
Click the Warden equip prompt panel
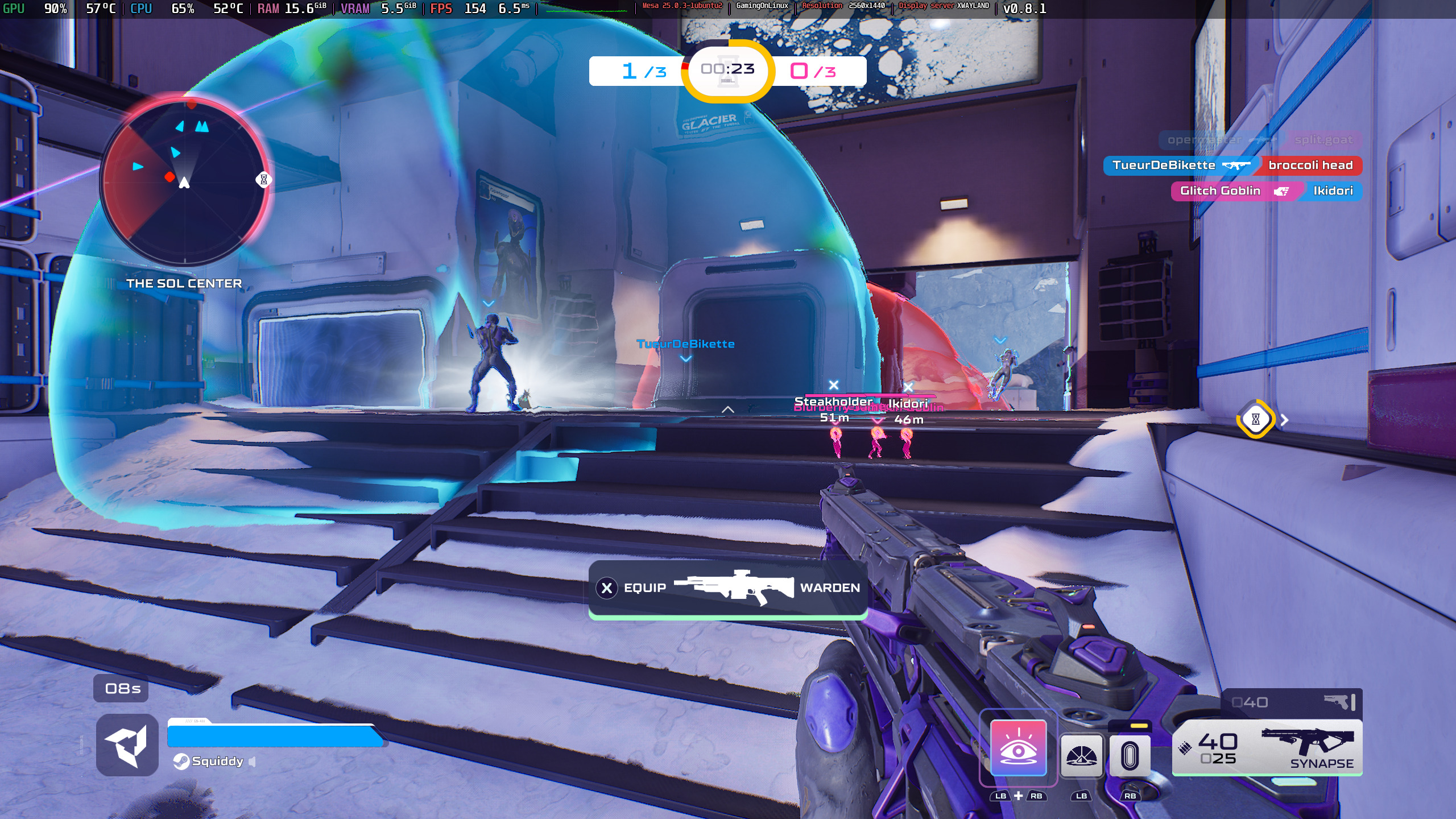tap(728, 588)
